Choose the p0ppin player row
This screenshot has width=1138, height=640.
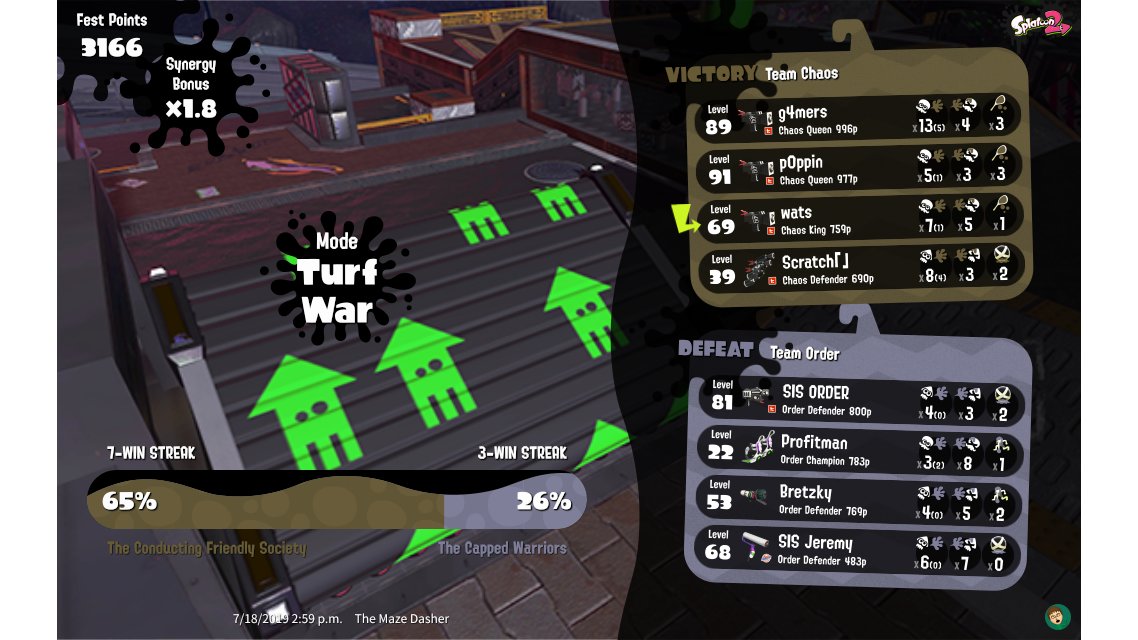point(858,168)
